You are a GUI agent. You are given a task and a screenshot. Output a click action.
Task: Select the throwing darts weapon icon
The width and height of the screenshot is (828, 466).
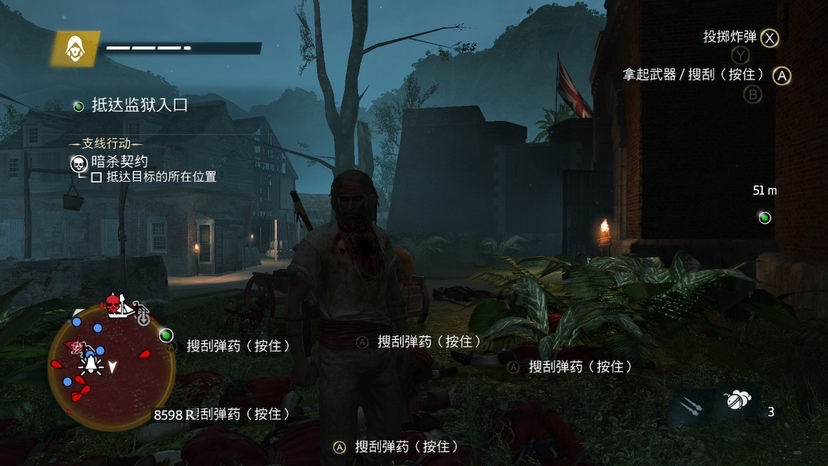pos(690,405)
